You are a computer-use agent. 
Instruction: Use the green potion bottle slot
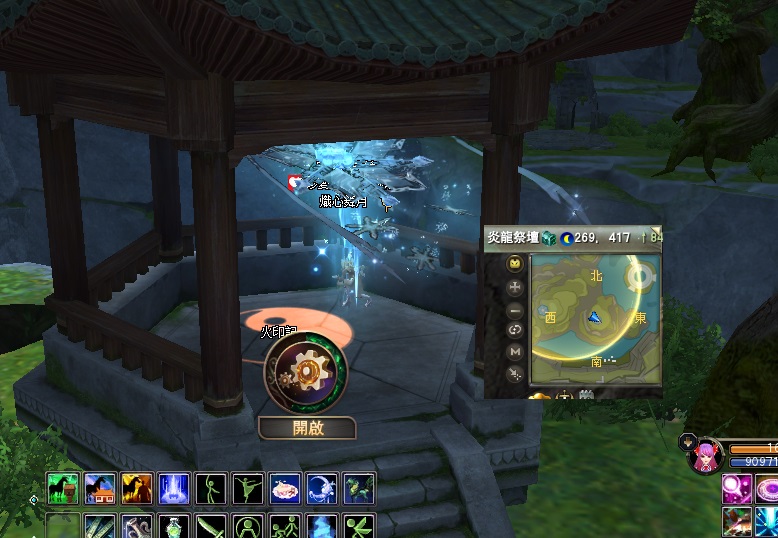pyautogui.click(x=174, y=526)
